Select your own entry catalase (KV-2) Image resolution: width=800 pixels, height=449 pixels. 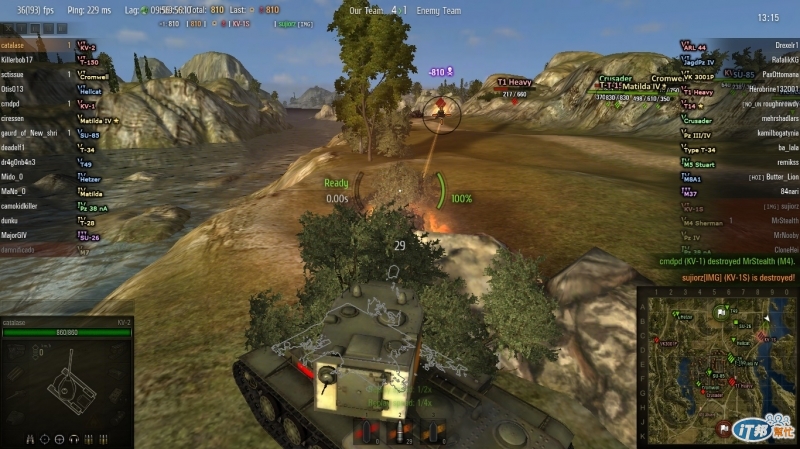coord(40,46)
